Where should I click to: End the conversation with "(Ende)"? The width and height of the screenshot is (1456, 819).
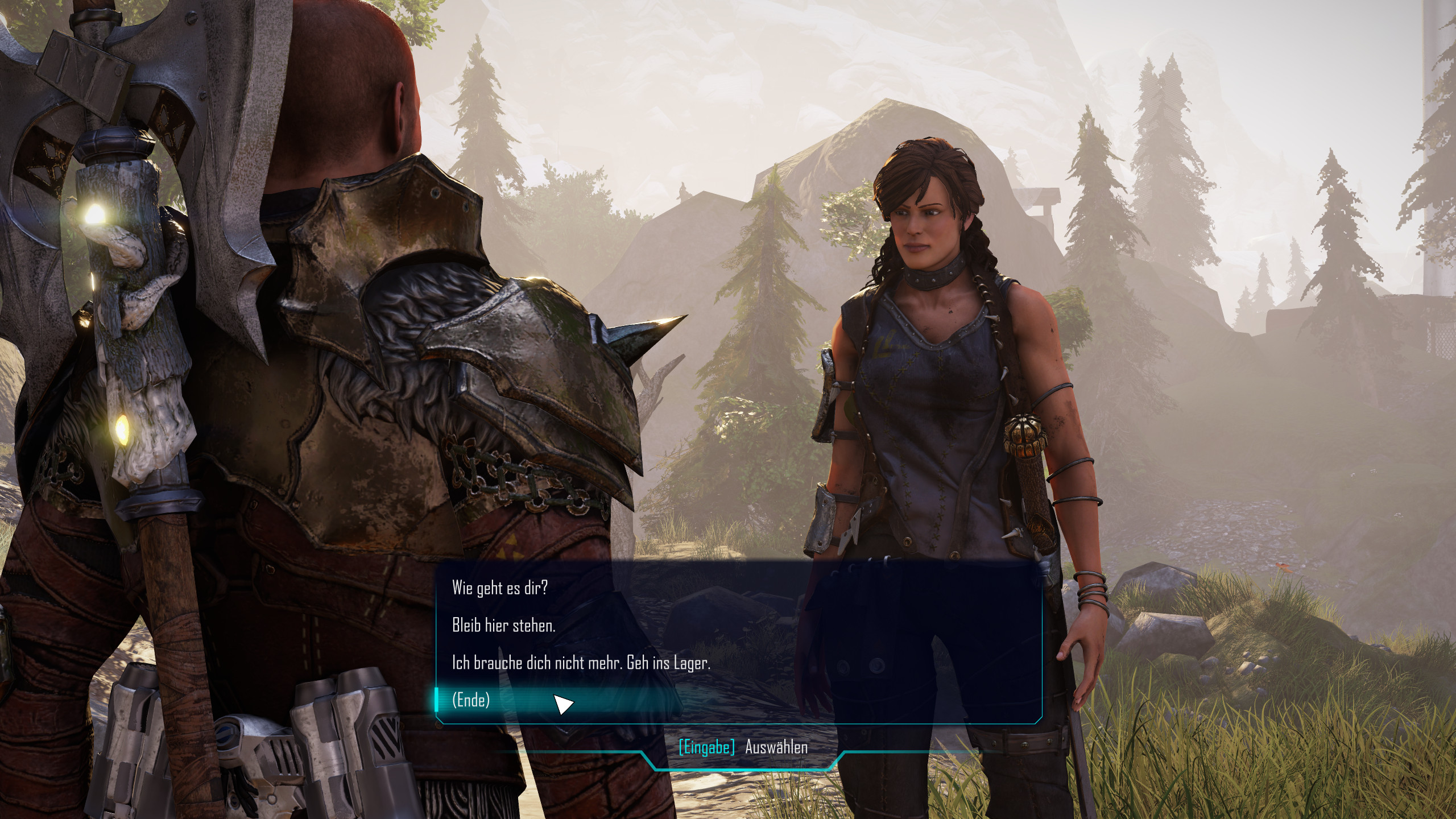(x=471, y=700)
